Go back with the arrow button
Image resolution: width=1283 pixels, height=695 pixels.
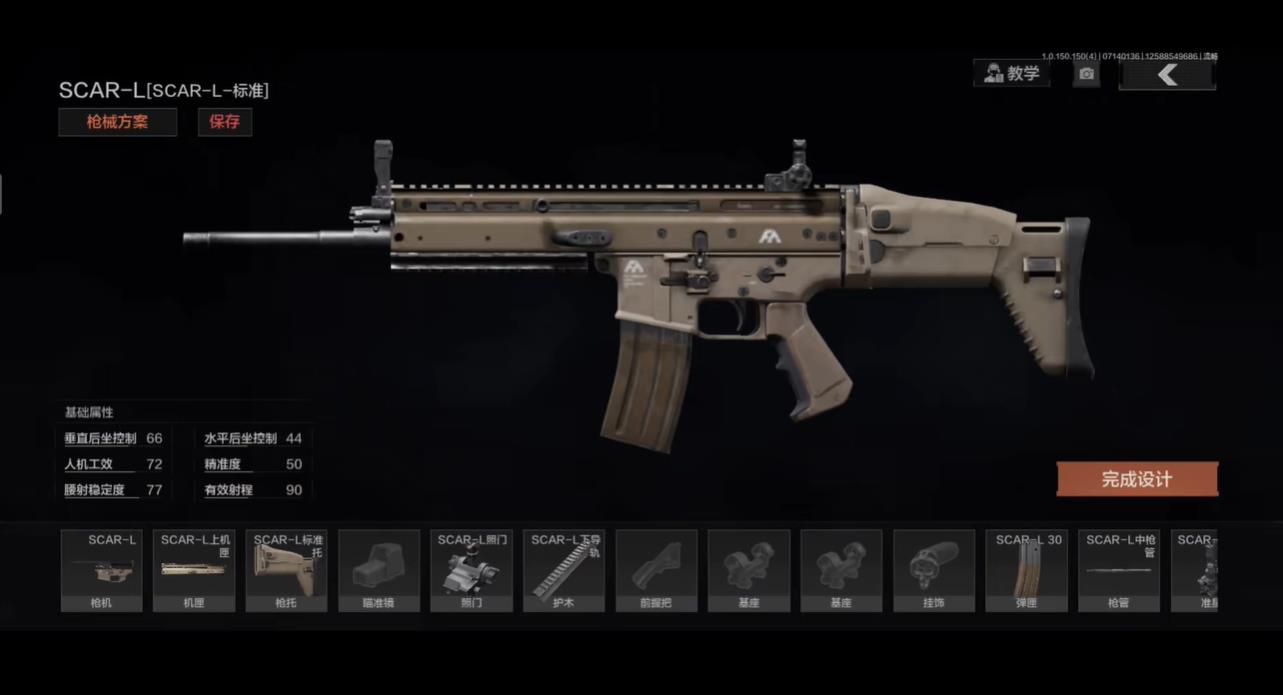click(x=1167, y=74)
